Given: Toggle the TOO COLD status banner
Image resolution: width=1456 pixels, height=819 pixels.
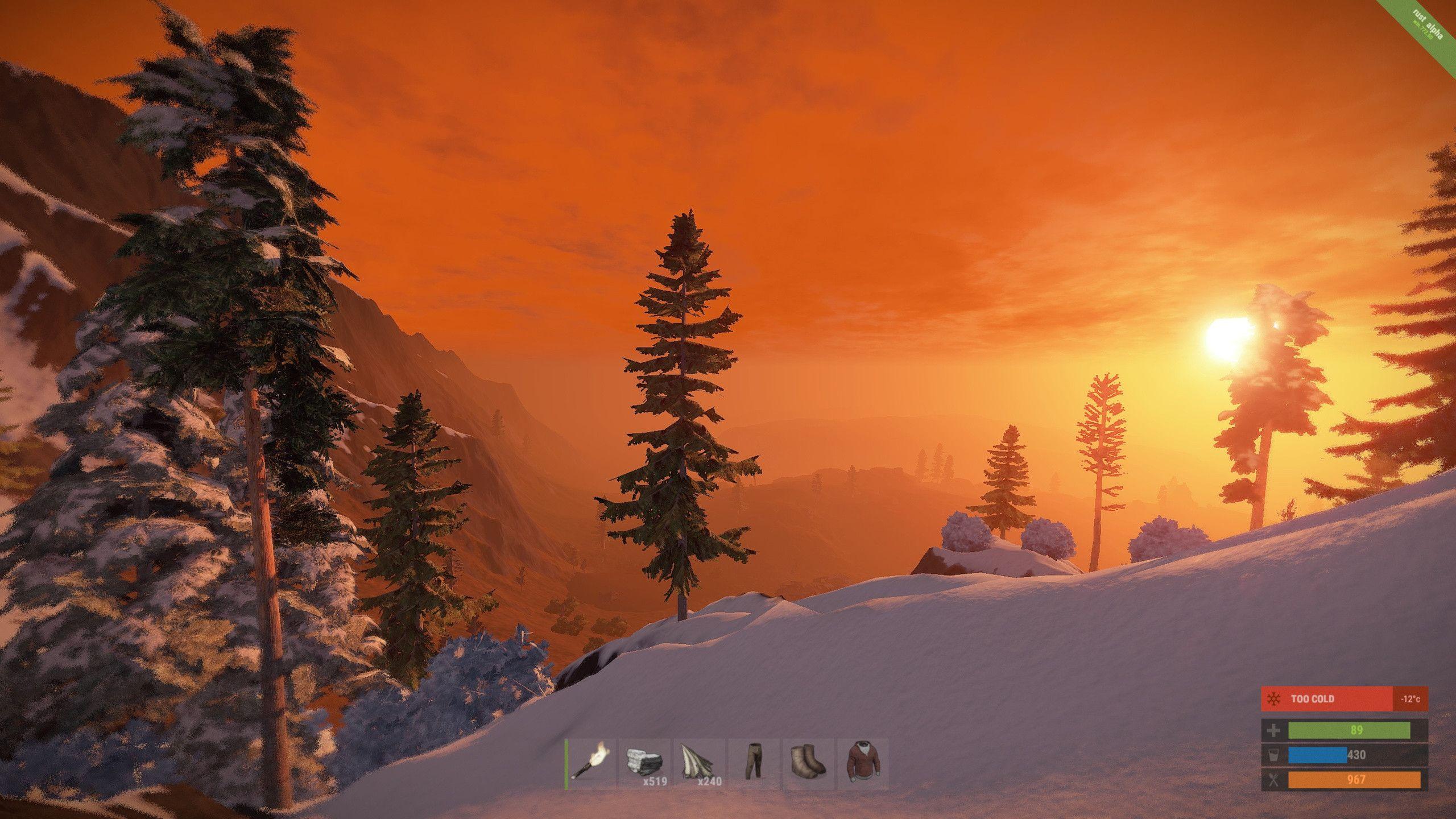Looking at the screenshot, I should [1314, 699].
